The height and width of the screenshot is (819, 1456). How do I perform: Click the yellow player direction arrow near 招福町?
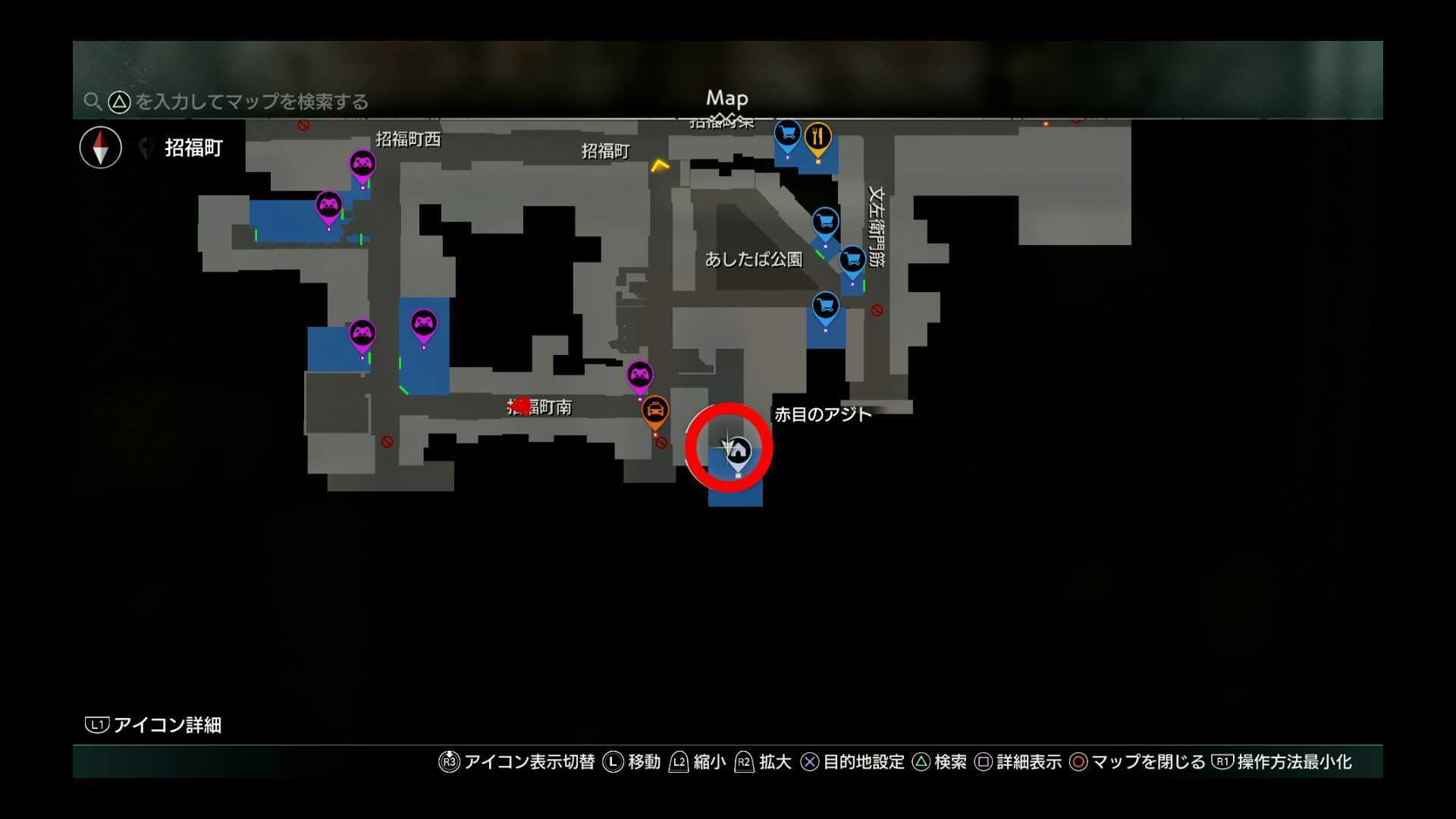tap(659, 165)
